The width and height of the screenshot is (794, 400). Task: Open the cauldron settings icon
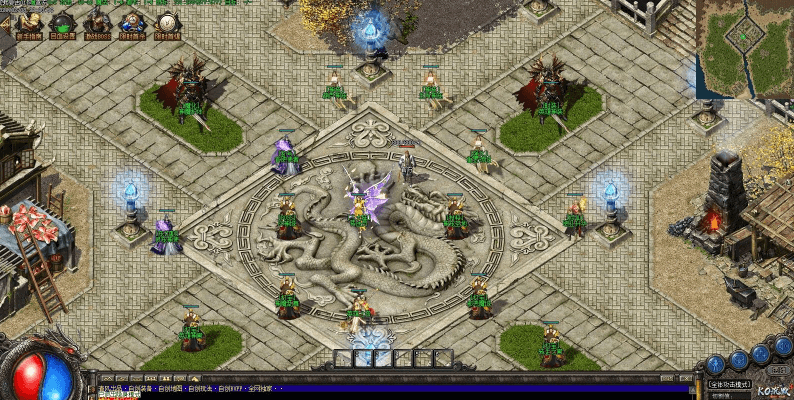(x=62, y=21)
